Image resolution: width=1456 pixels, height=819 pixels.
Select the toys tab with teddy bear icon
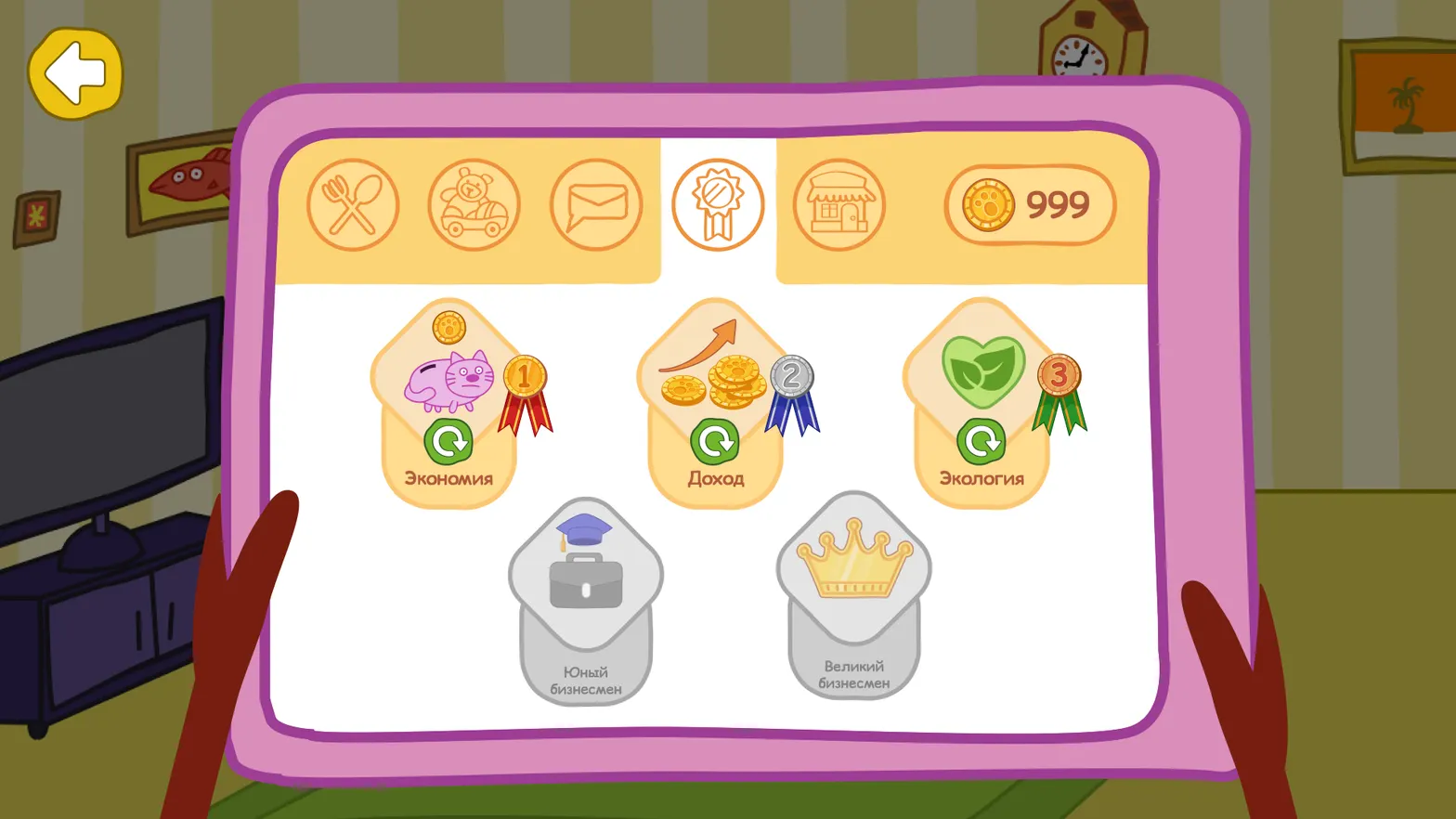tap(474, 206)
